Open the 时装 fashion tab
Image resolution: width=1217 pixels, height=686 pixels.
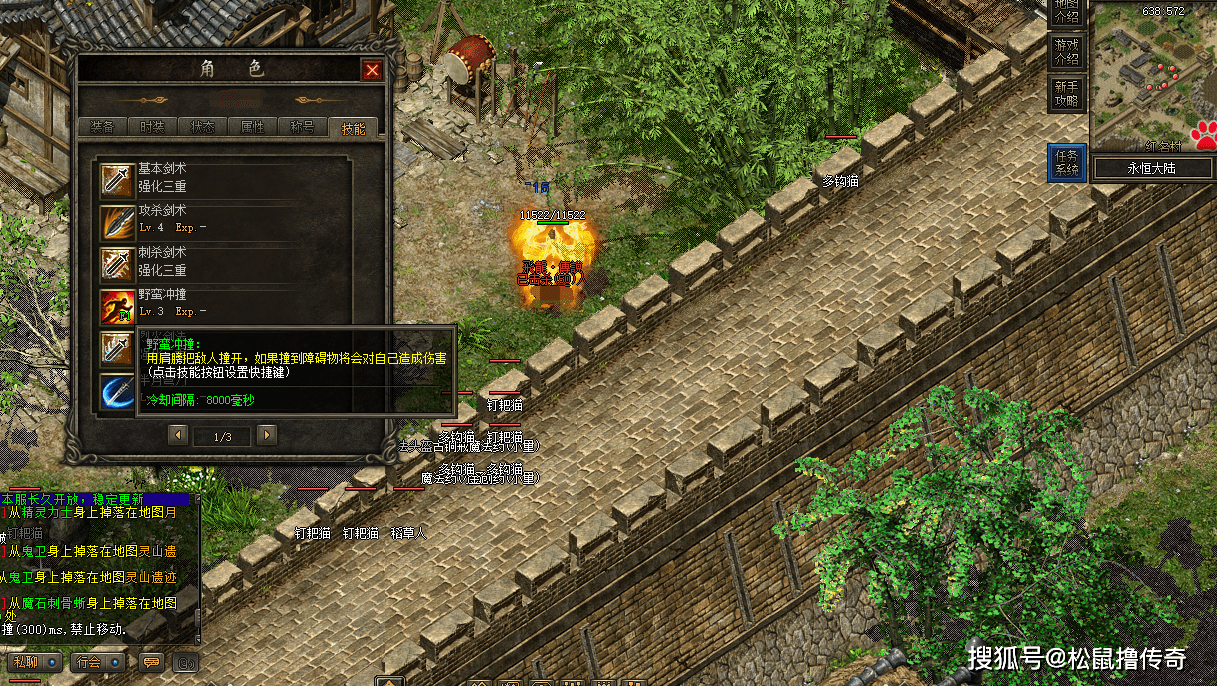click(152, 127)
